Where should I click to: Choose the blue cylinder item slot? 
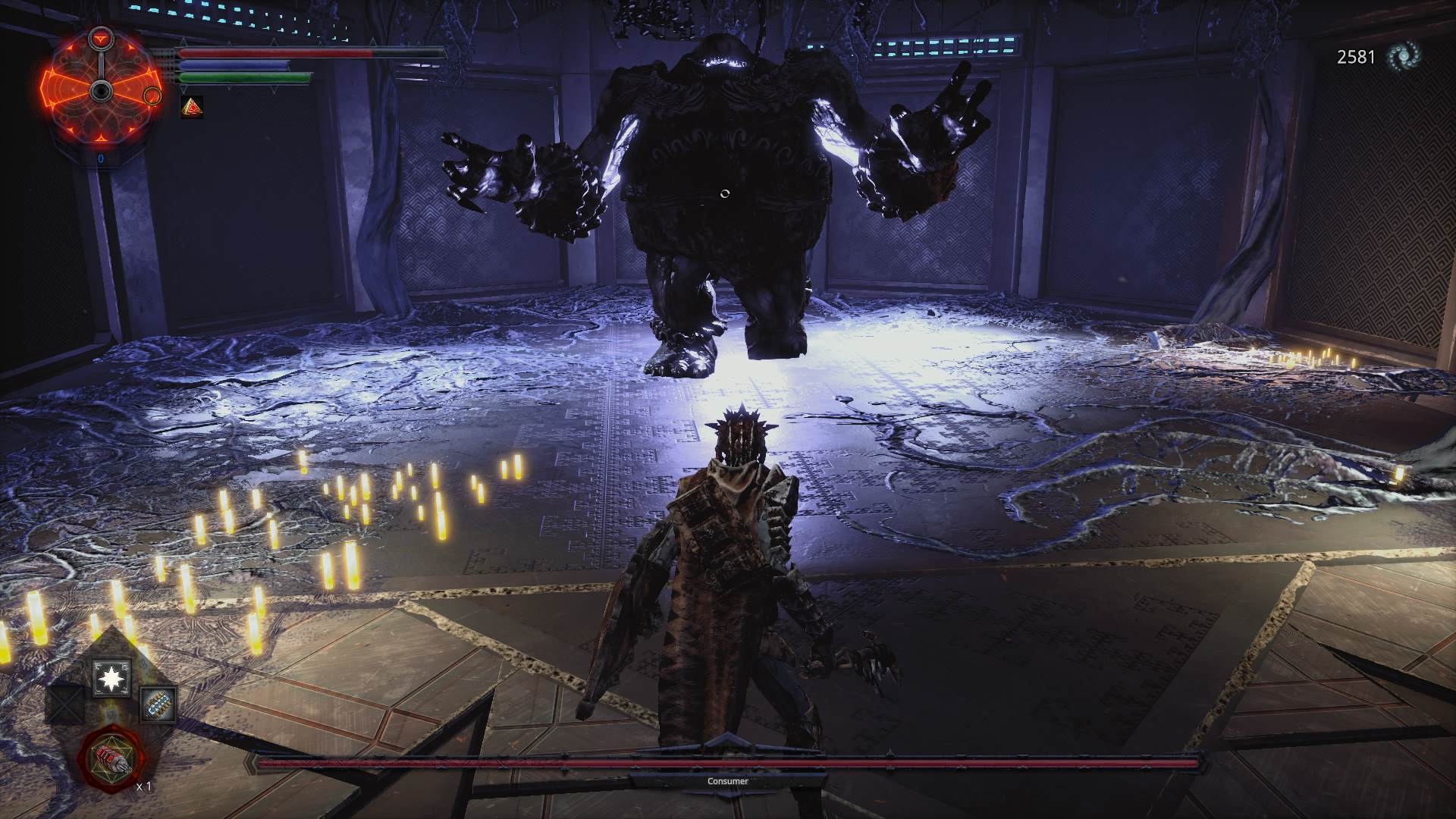click(158, 705)
